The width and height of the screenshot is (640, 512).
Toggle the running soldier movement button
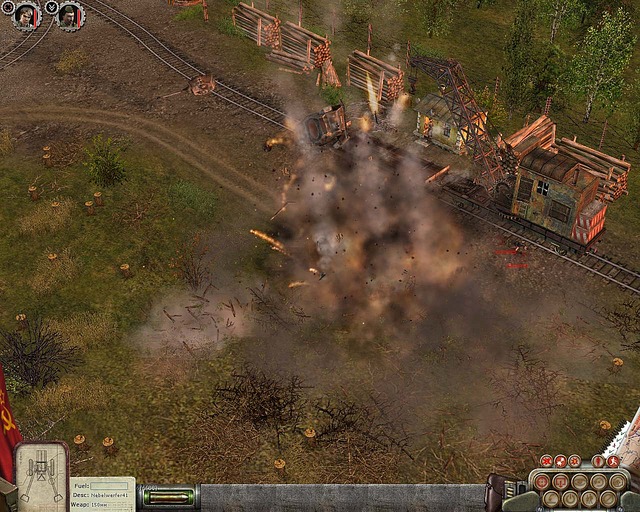click(612, 461)
